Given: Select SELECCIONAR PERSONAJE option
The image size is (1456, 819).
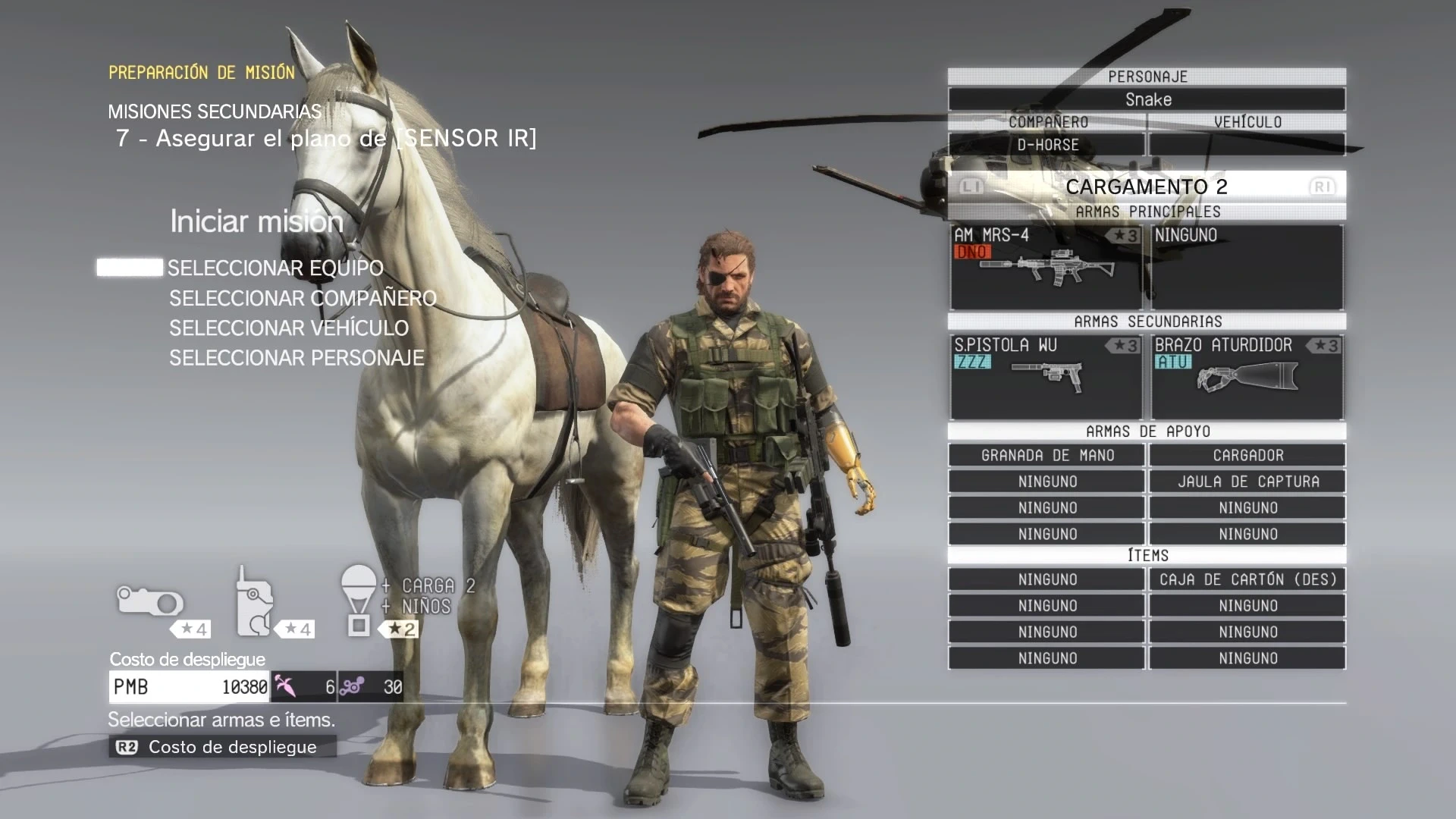Looking at the screenshot, I should 297,358.
